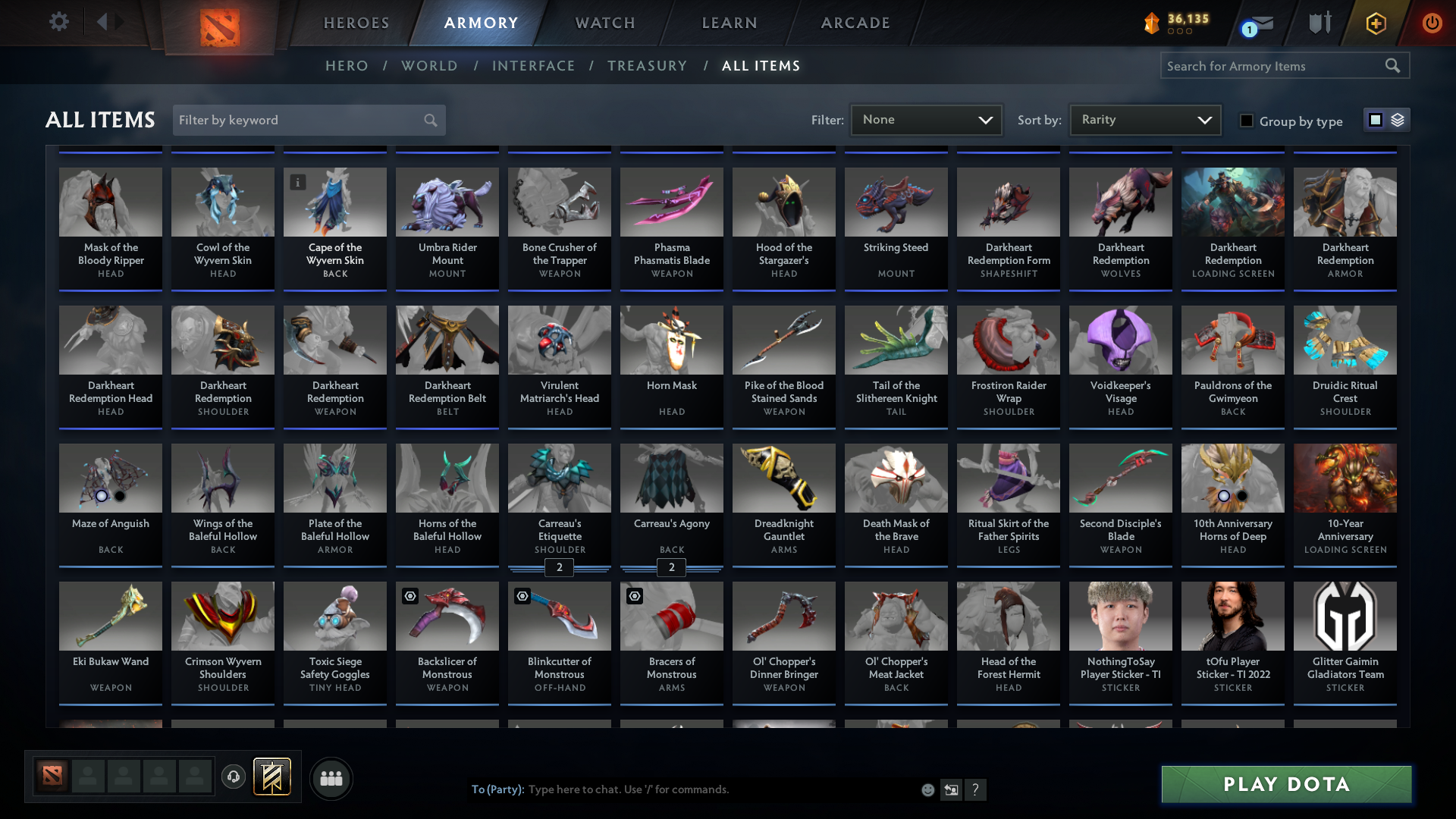
Task: Open the Dota Plus hexagon icon
Action: coord(1375,24)
